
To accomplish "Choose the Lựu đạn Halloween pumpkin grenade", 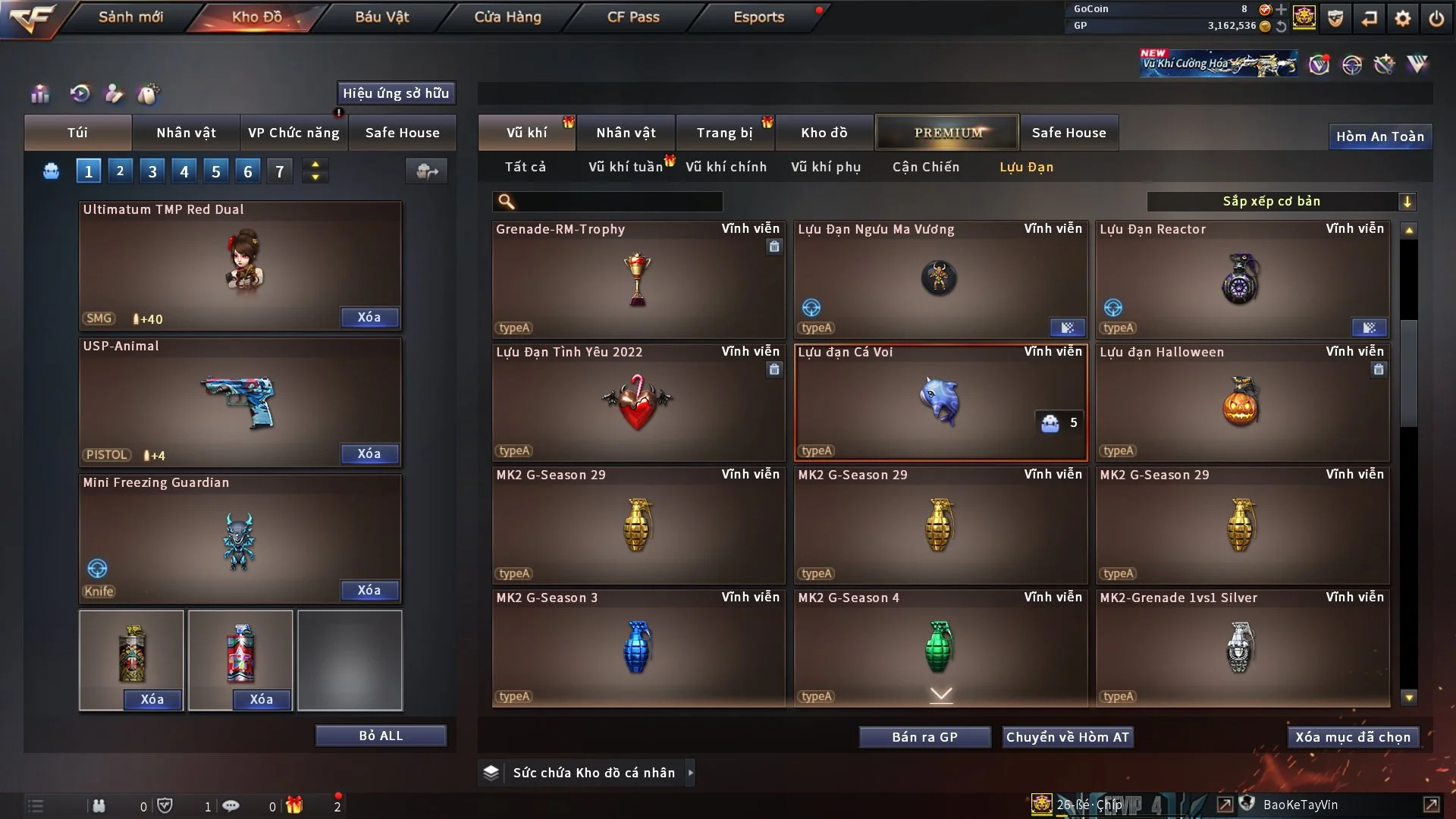I will click(1241, 402).
